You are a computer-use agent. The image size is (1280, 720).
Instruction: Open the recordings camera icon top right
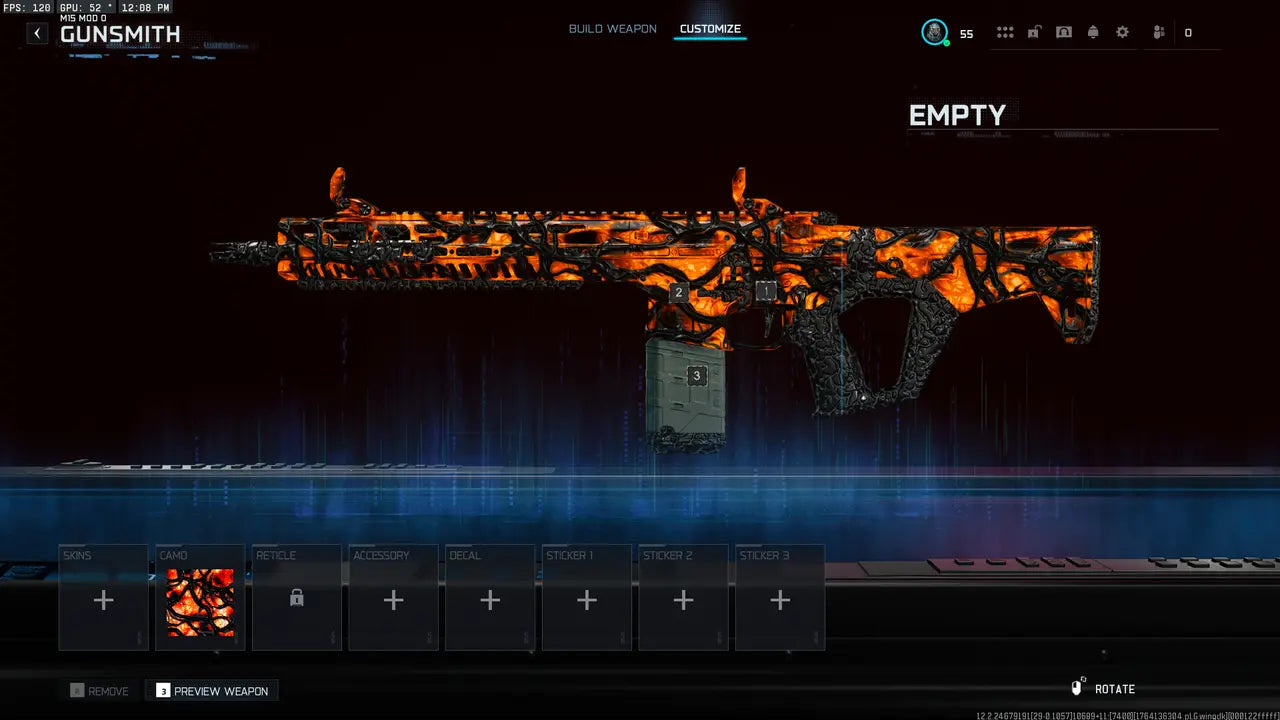tap(1063, 32)
